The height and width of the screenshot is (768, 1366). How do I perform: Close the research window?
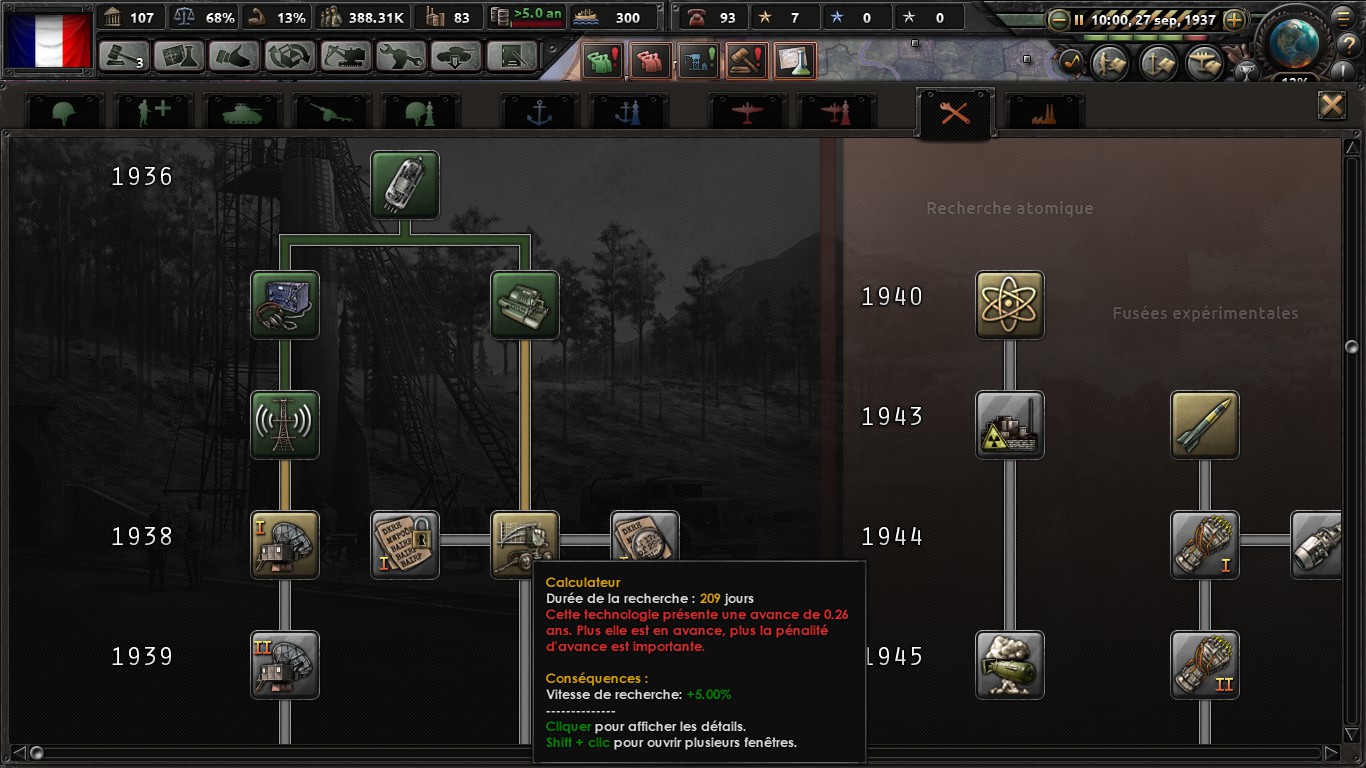point(1331,105)
